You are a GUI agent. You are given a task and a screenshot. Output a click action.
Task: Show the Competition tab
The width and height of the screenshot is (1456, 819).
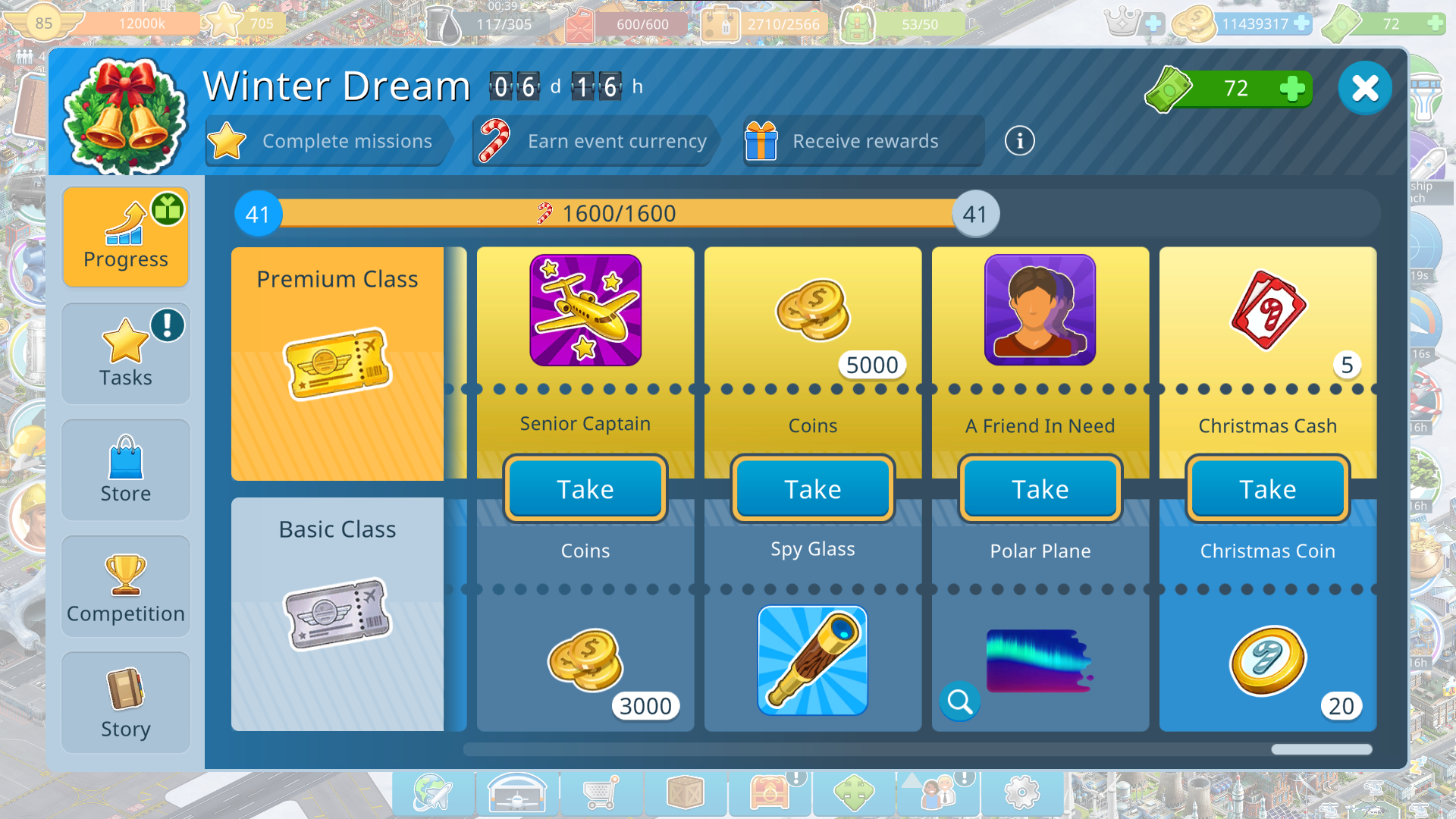click(x=126, y=587)
